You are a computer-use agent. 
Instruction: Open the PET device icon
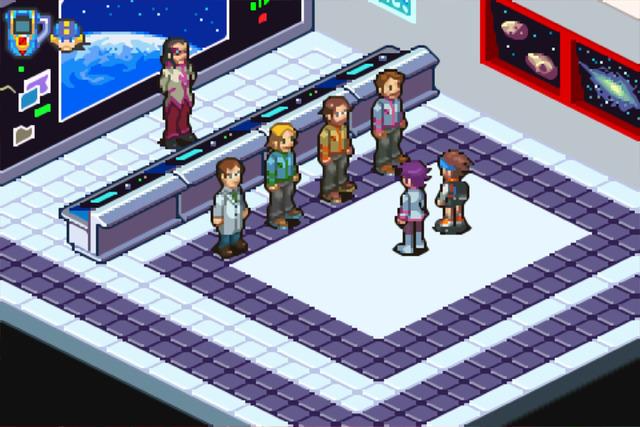pos(23,31)
